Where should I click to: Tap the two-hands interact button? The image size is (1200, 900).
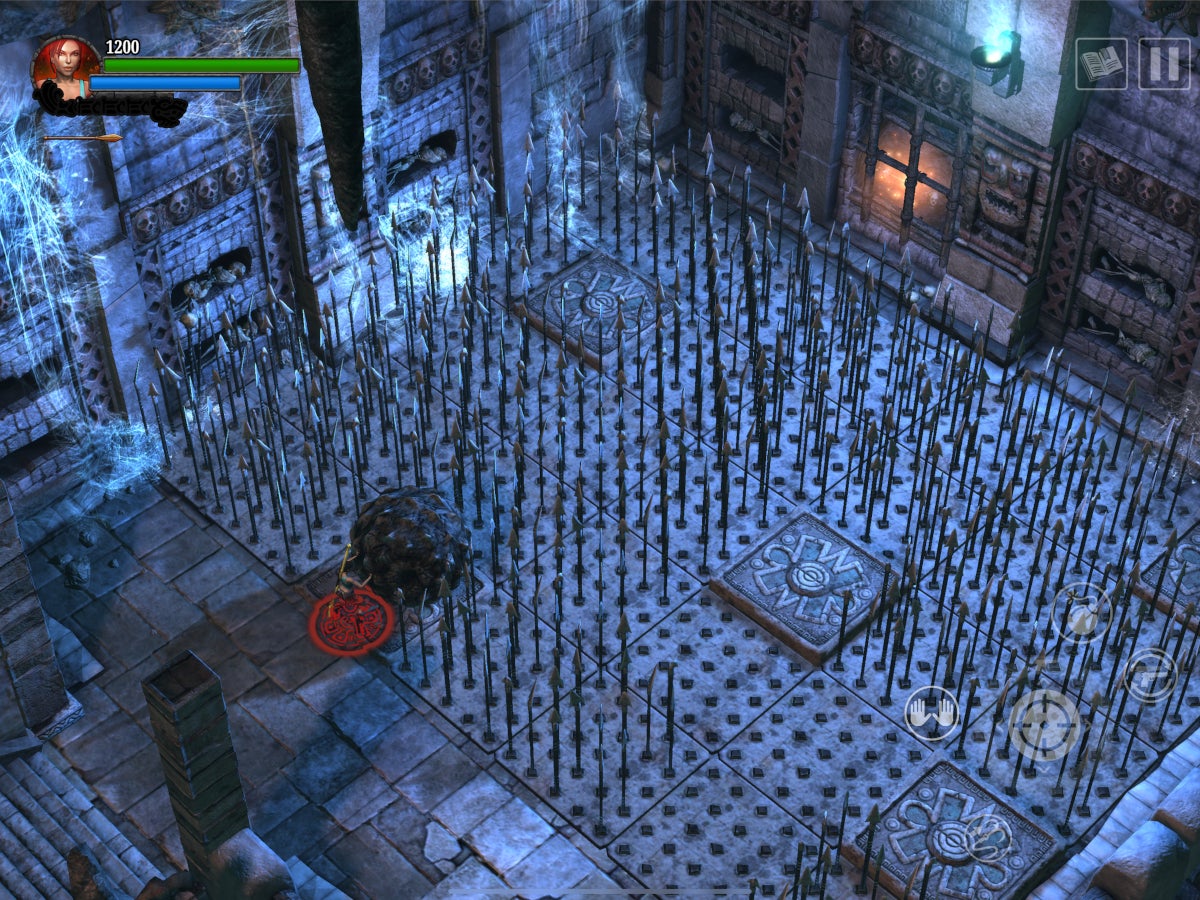[x=931, y=714]
